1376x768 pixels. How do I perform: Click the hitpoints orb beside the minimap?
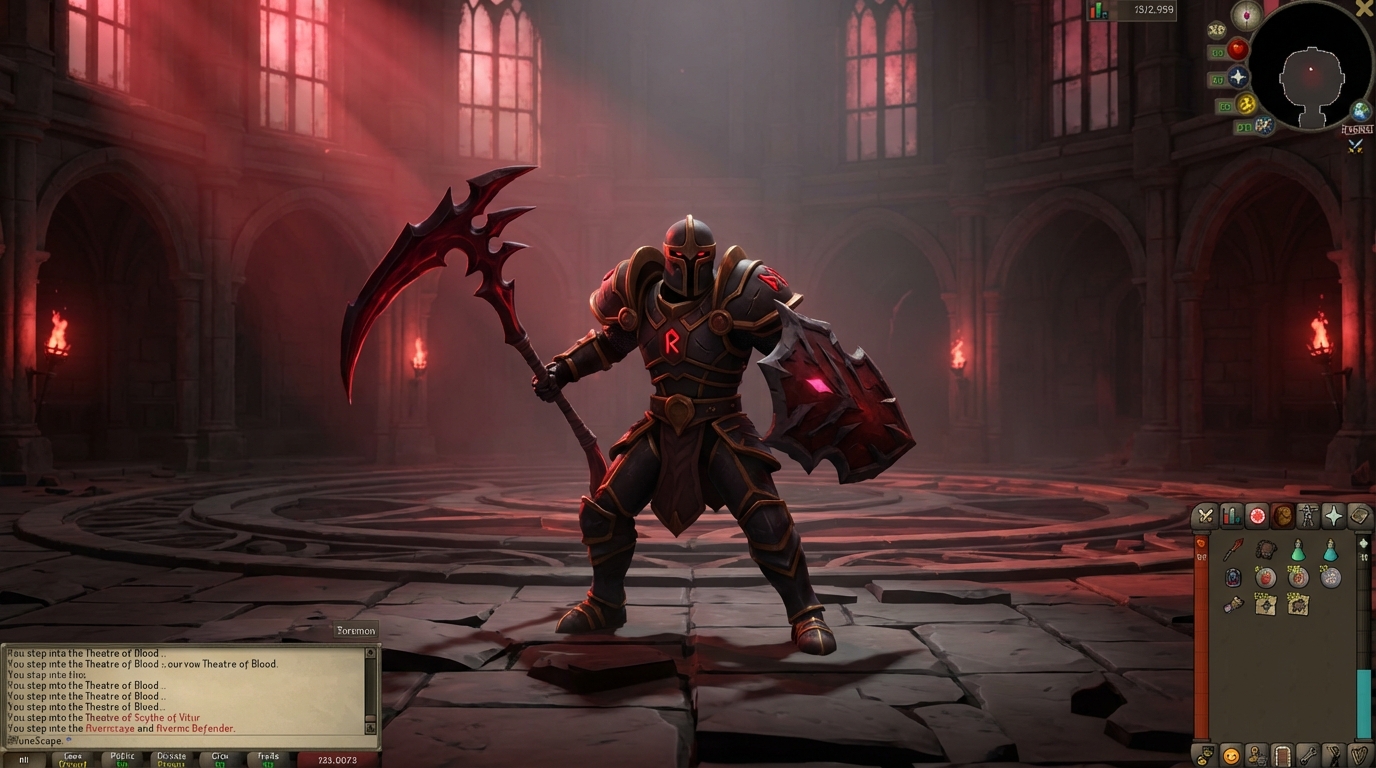(1238, 50)
